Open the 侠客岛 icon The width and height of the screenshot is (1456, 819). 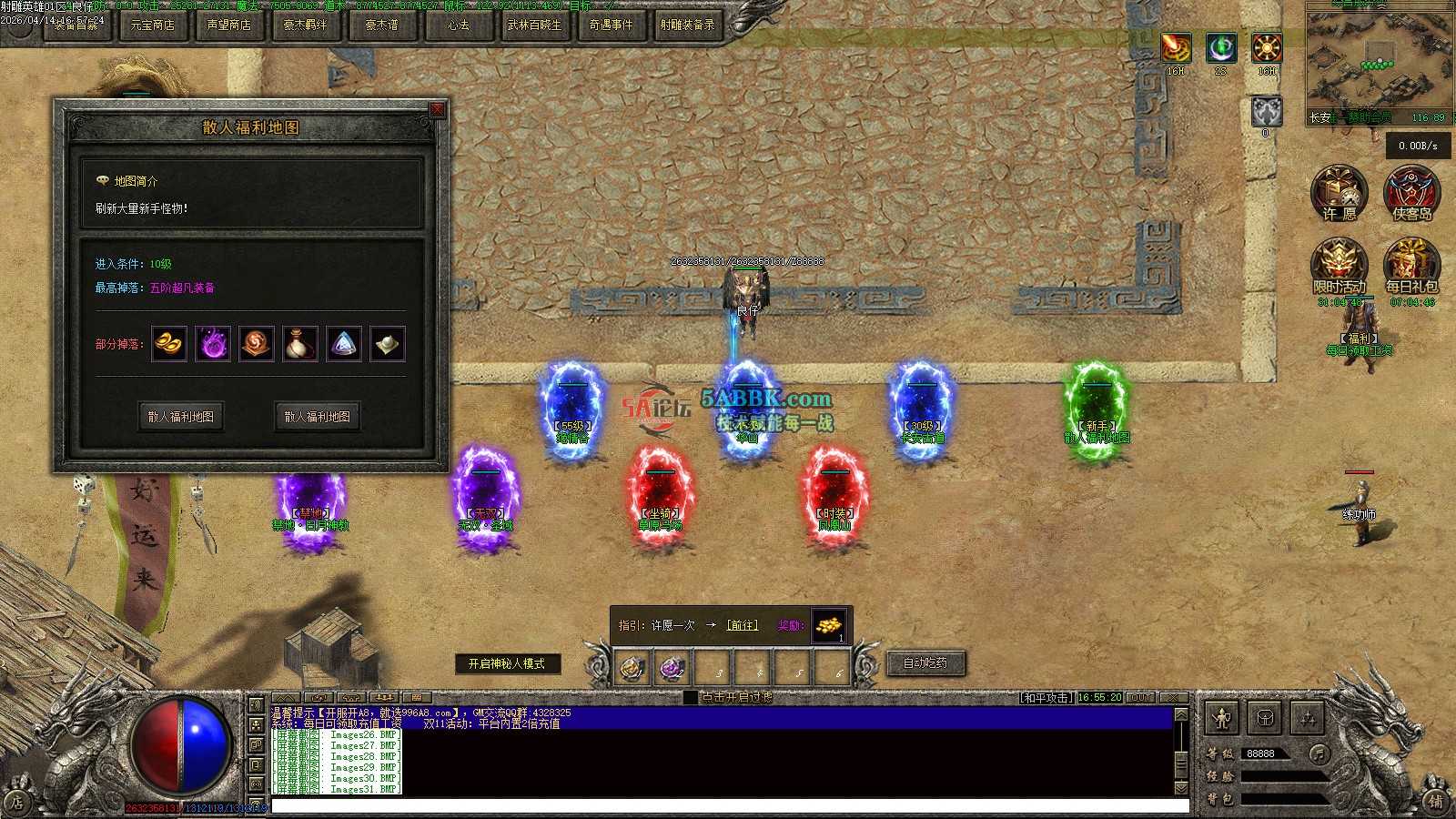pos(1411,192)
